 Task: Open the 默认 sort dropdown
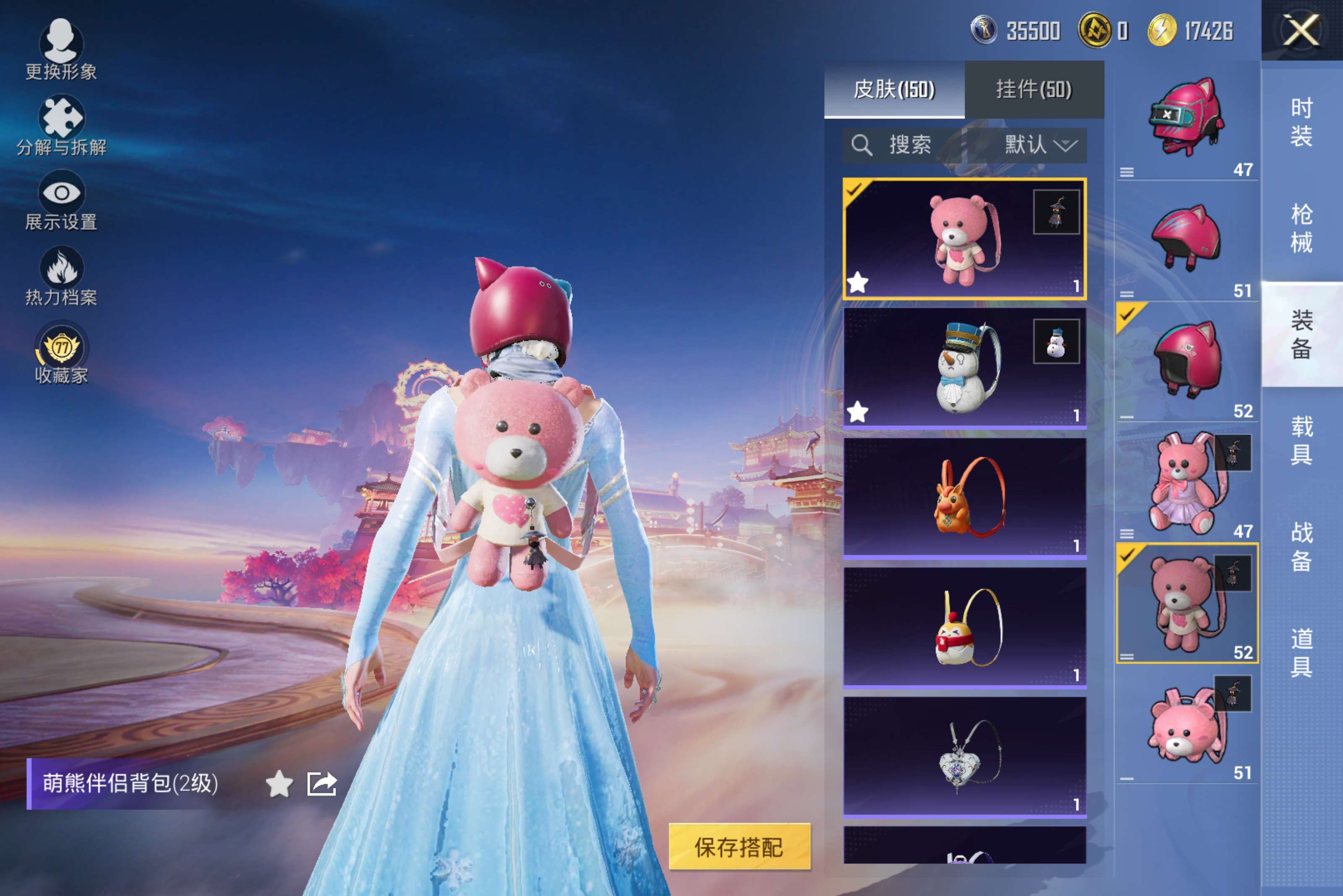tap(1040, 145)
